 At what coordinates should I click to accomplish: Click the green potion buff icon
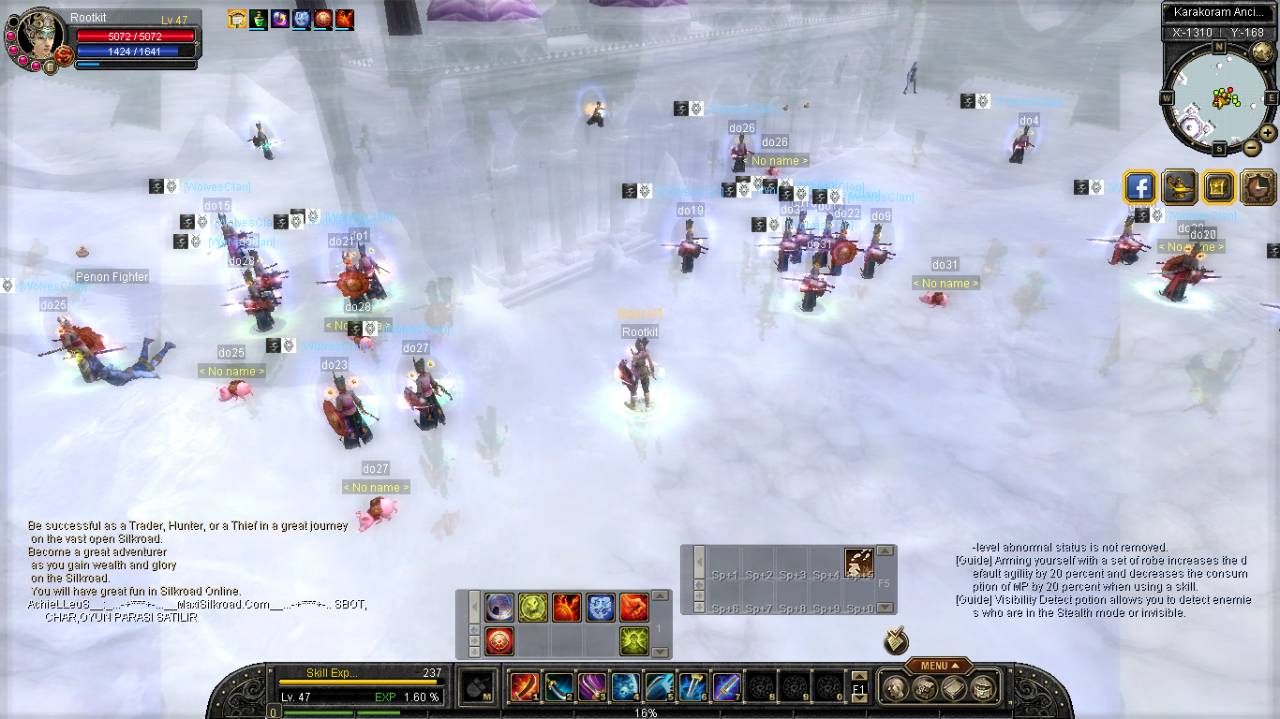(258, 19)
